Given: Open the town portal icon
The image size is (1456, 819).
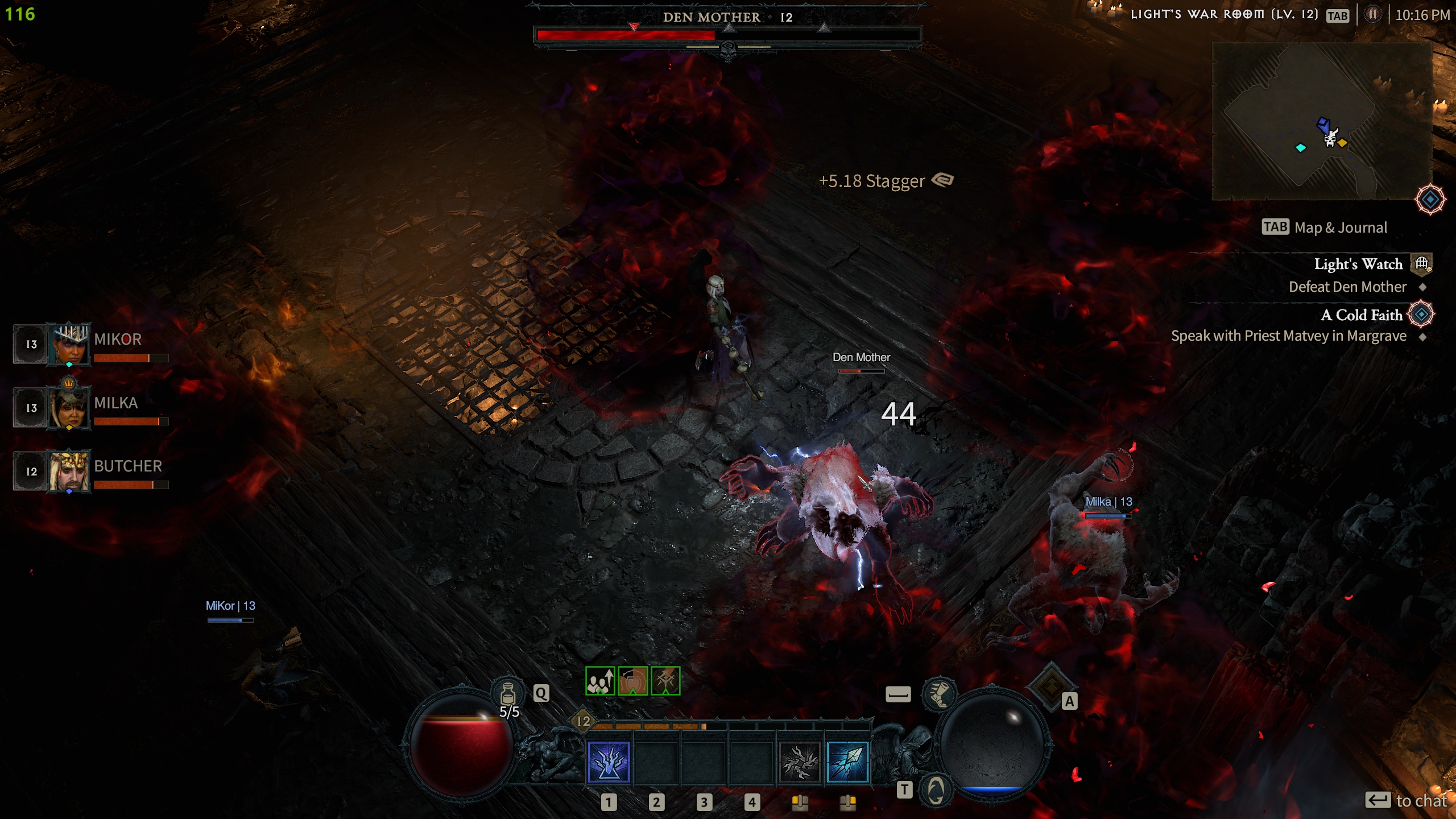Looking at the screenshot, I should (936, 789).
